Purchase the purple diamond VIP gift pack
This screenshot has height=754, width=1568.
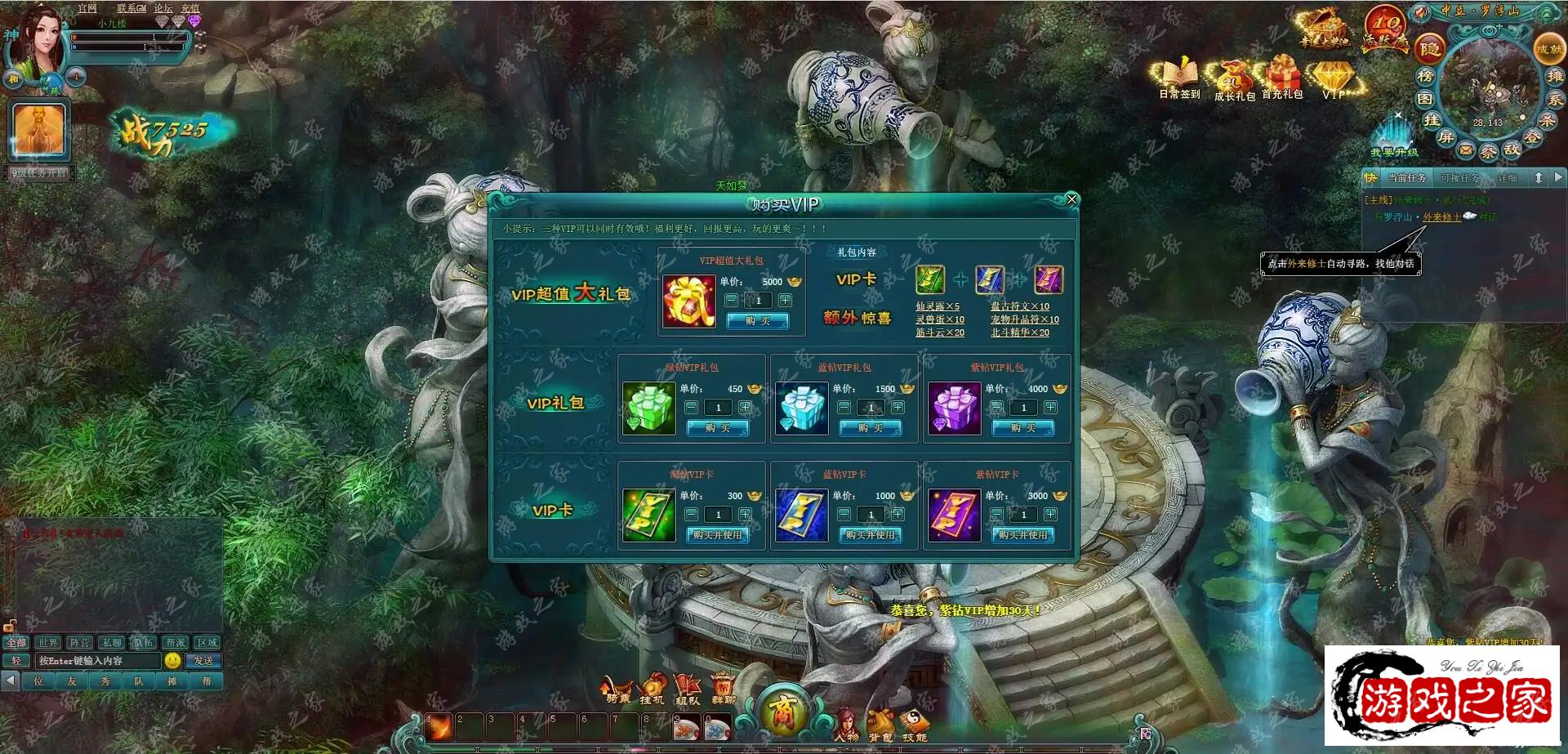1022,428
